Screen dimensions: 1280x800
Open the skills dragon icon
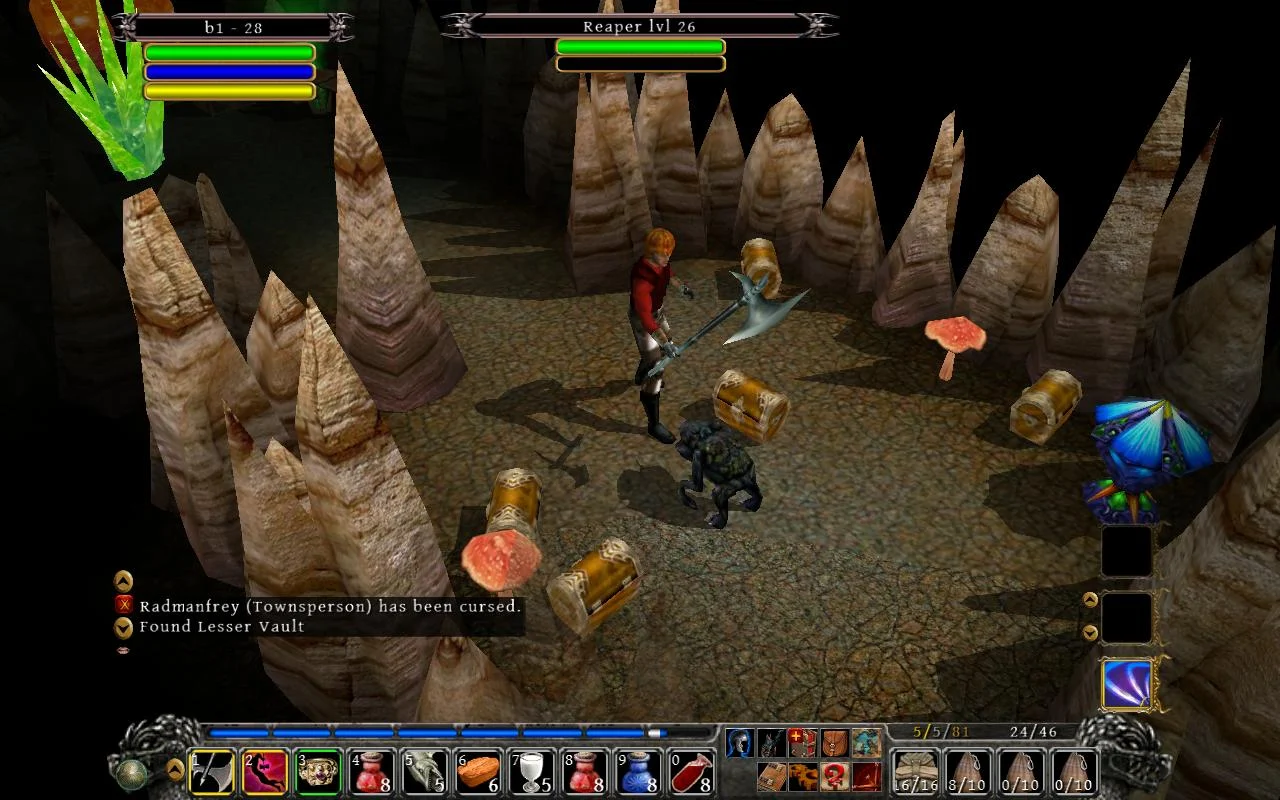[x=770, y=742]
